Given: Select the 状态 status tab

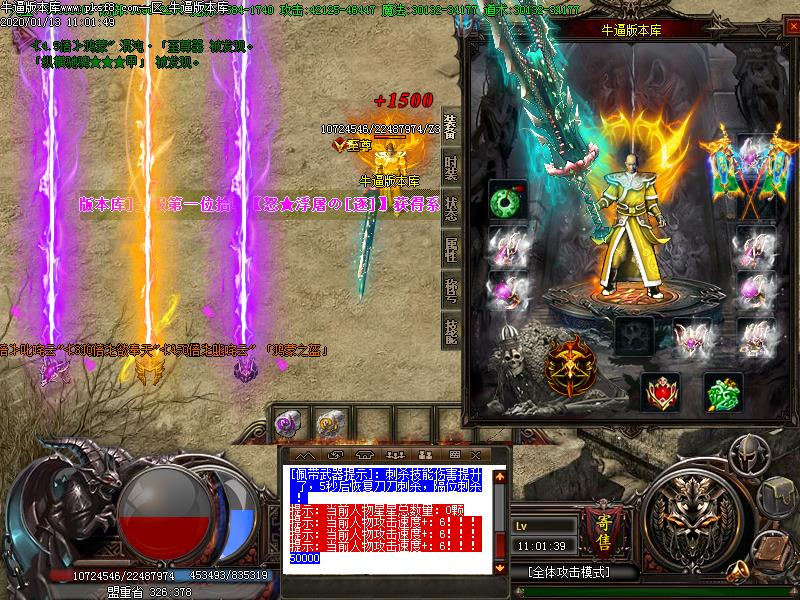Looking at the screenshot, I should pos(451,208).
